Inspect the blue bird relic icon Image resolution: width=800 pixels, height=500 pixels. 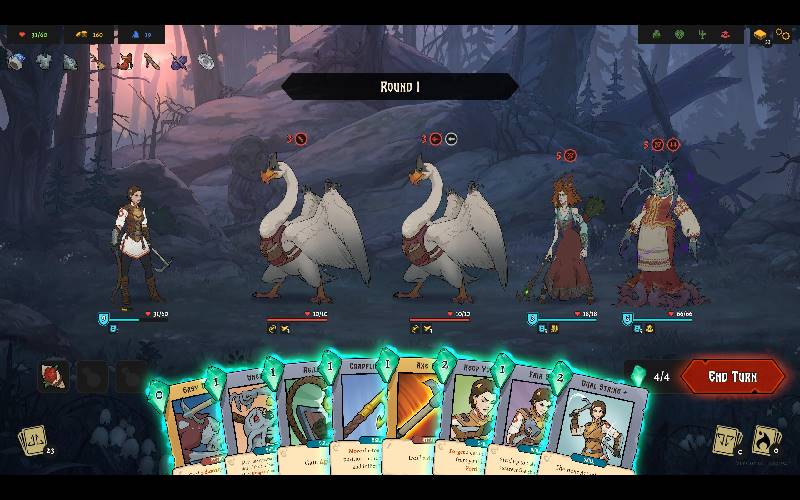pos(180,62)
